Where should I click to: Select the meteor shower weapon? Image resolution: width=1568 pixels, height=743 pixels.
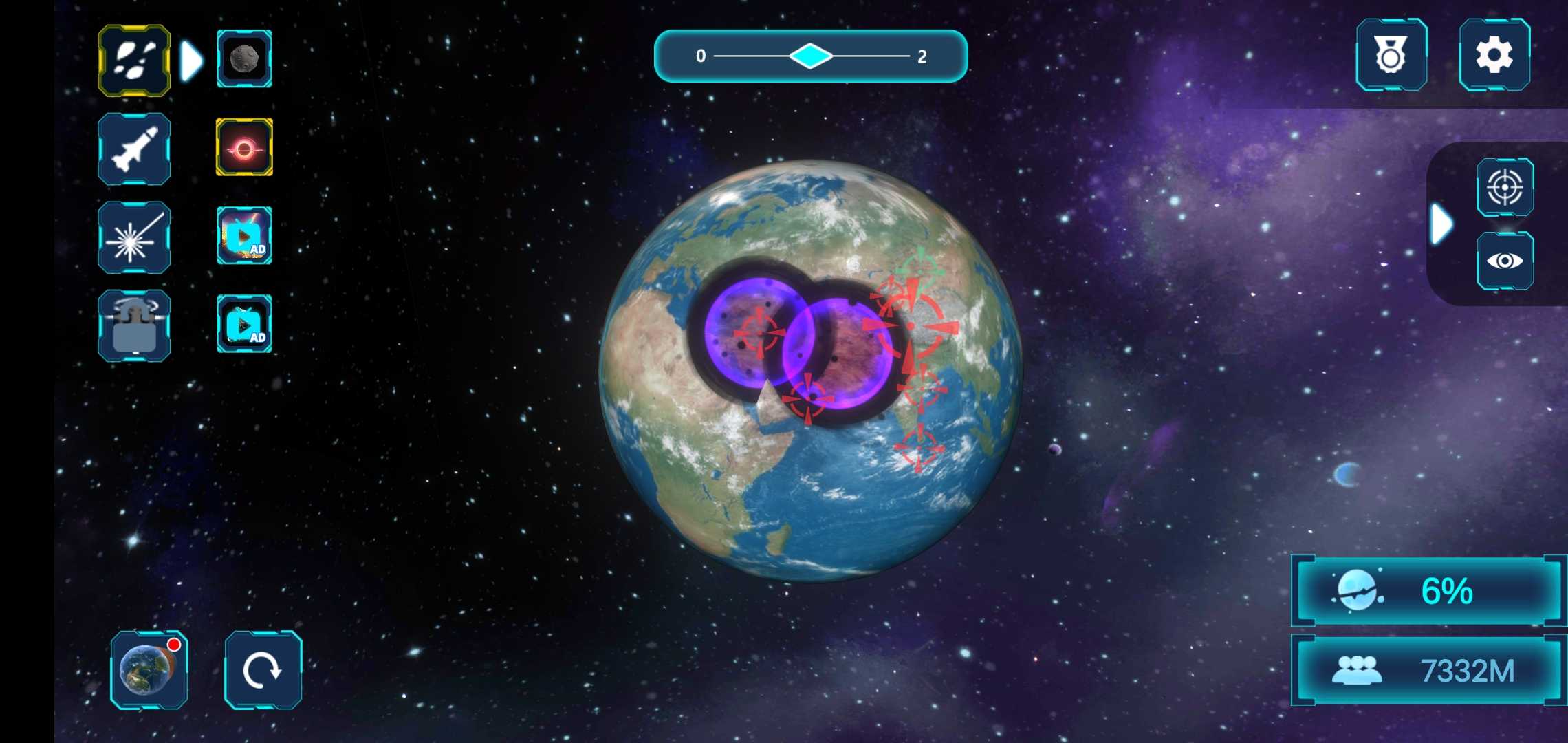(134, 60)
